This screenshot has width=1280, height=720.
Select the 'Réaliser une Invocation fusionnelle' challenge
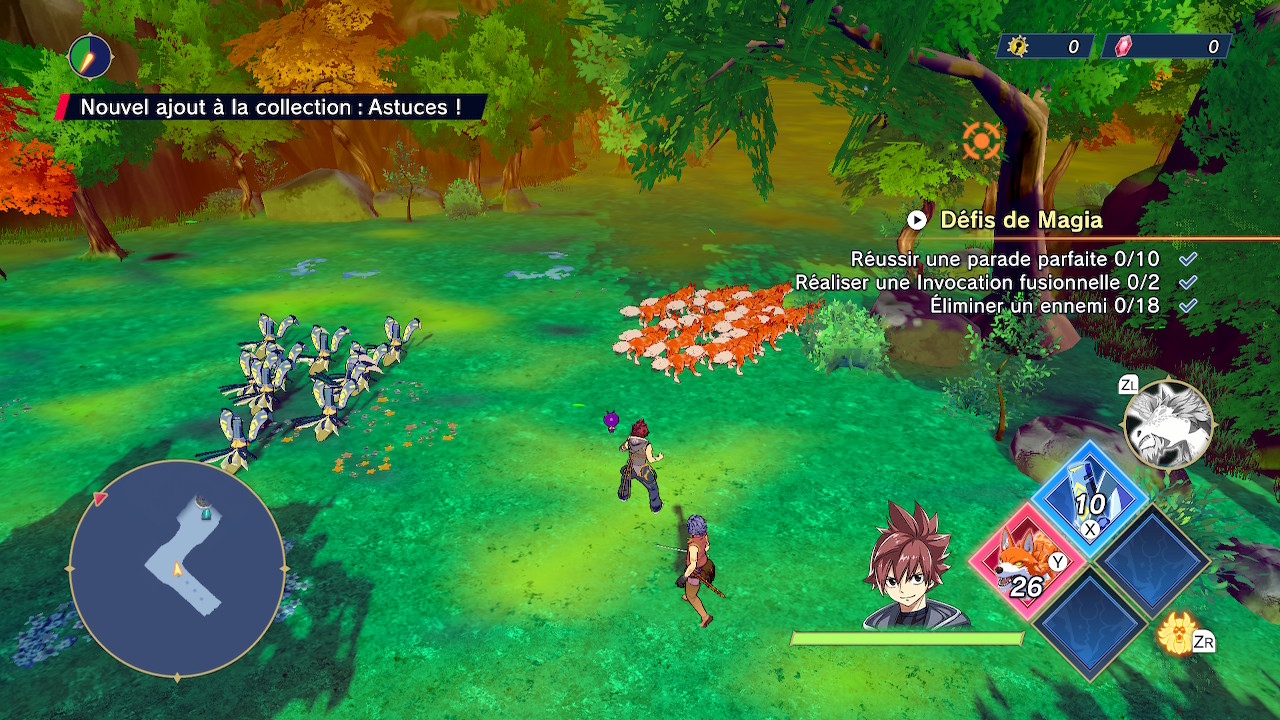tap(977, 283)
